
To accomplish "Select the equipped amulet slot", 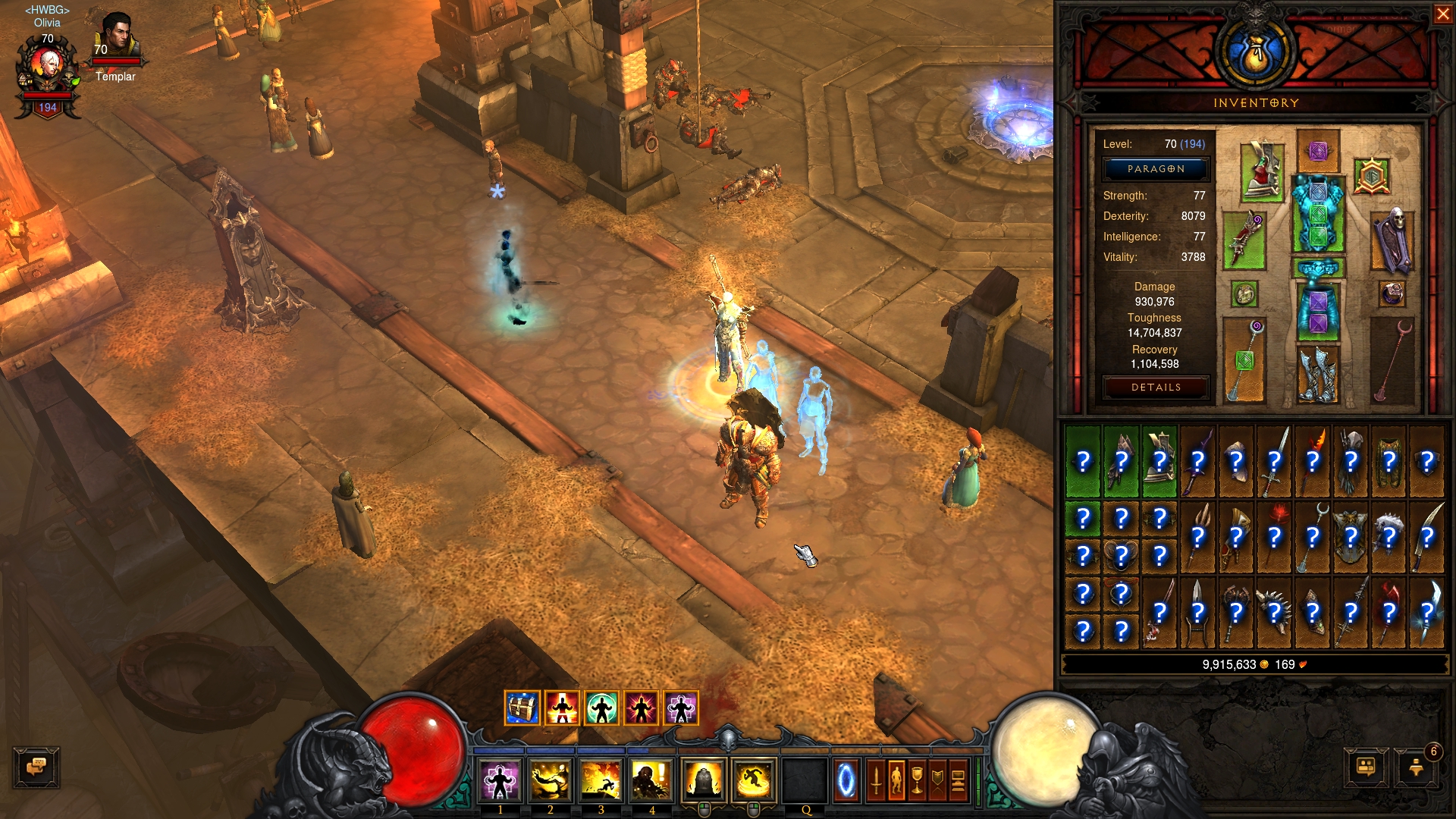I will coord(1372,176).
